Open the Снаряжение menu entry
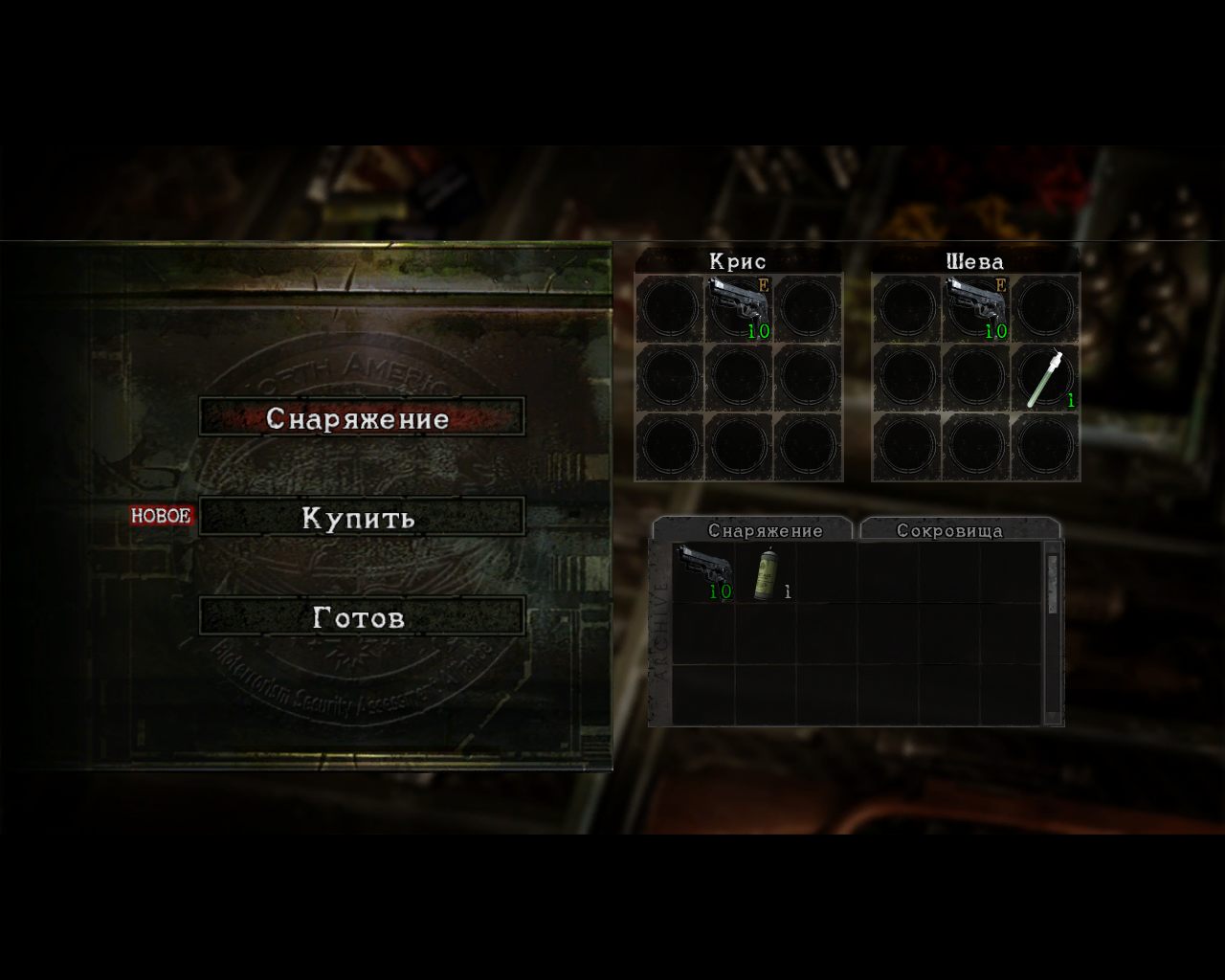The width and height of the screenshot is (1225, 980). tap(361, 418)
